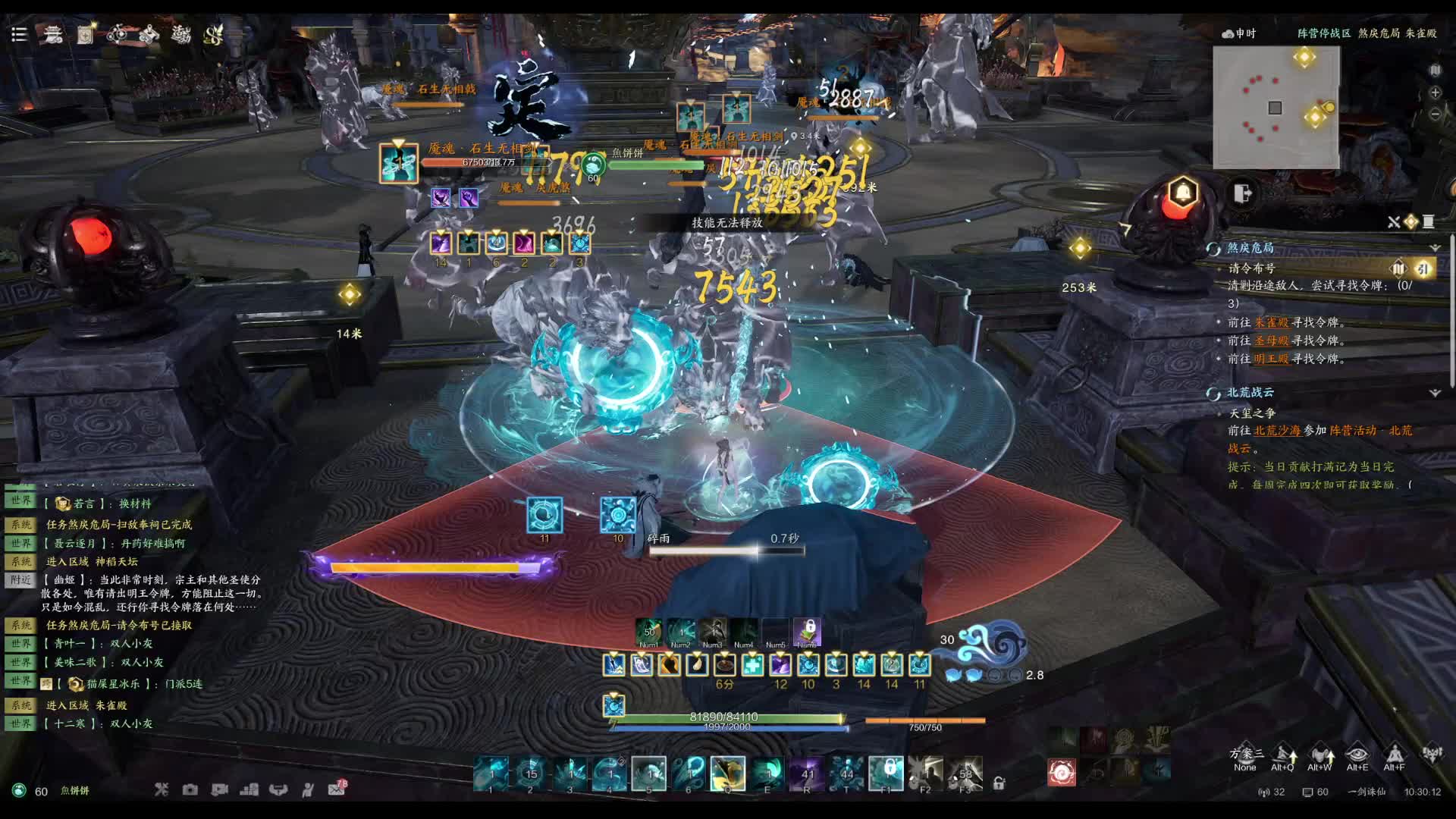Use the red swirl ability icon
Viewport: 1456px width, 819px height.
(x=1061, y=773)
